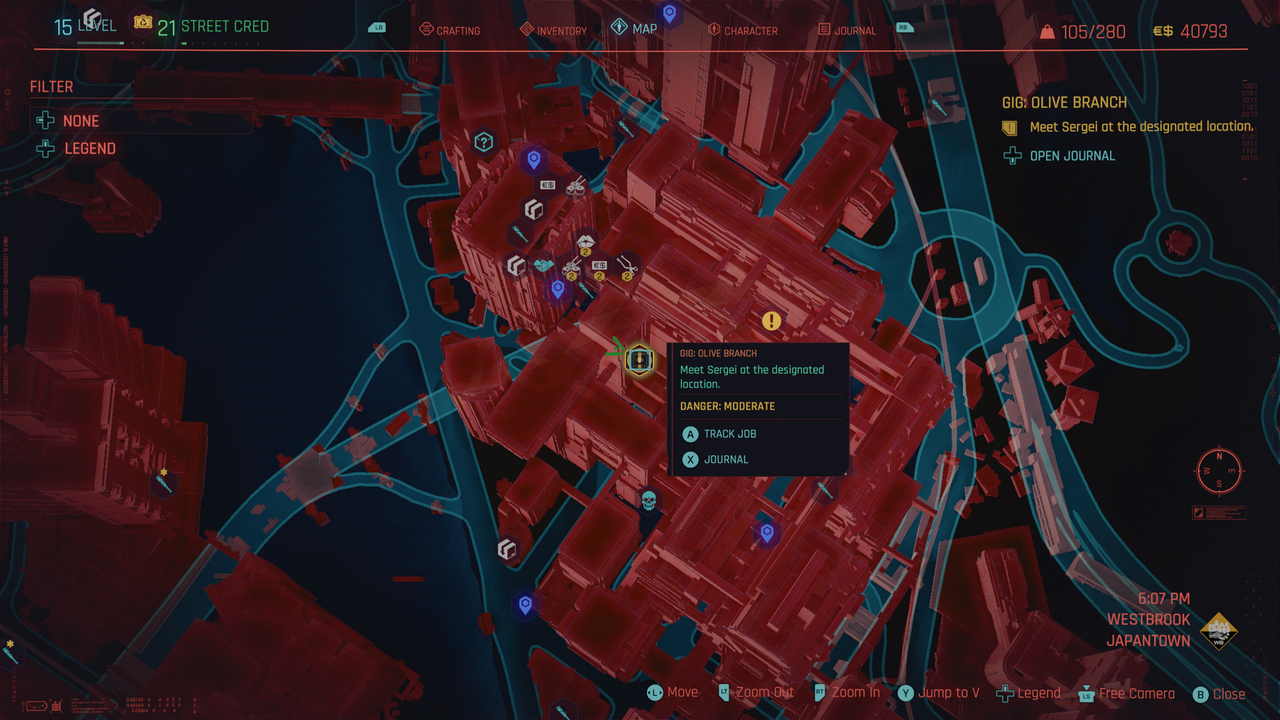Click the joytoy lips map icon
1280x720 pixels.
[587, 239]
